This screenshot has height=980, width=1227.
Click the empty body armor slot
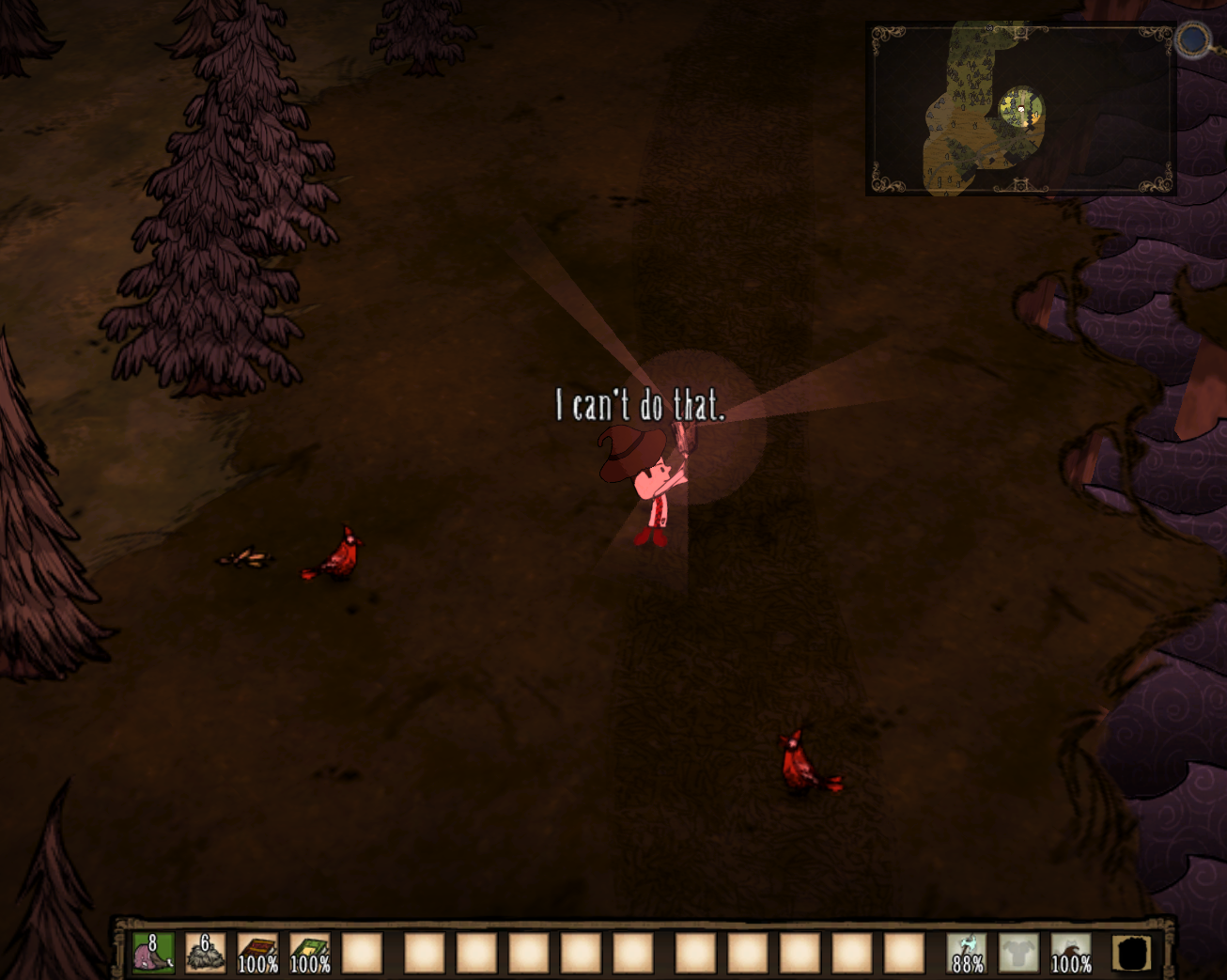(x=1019, y=953)
